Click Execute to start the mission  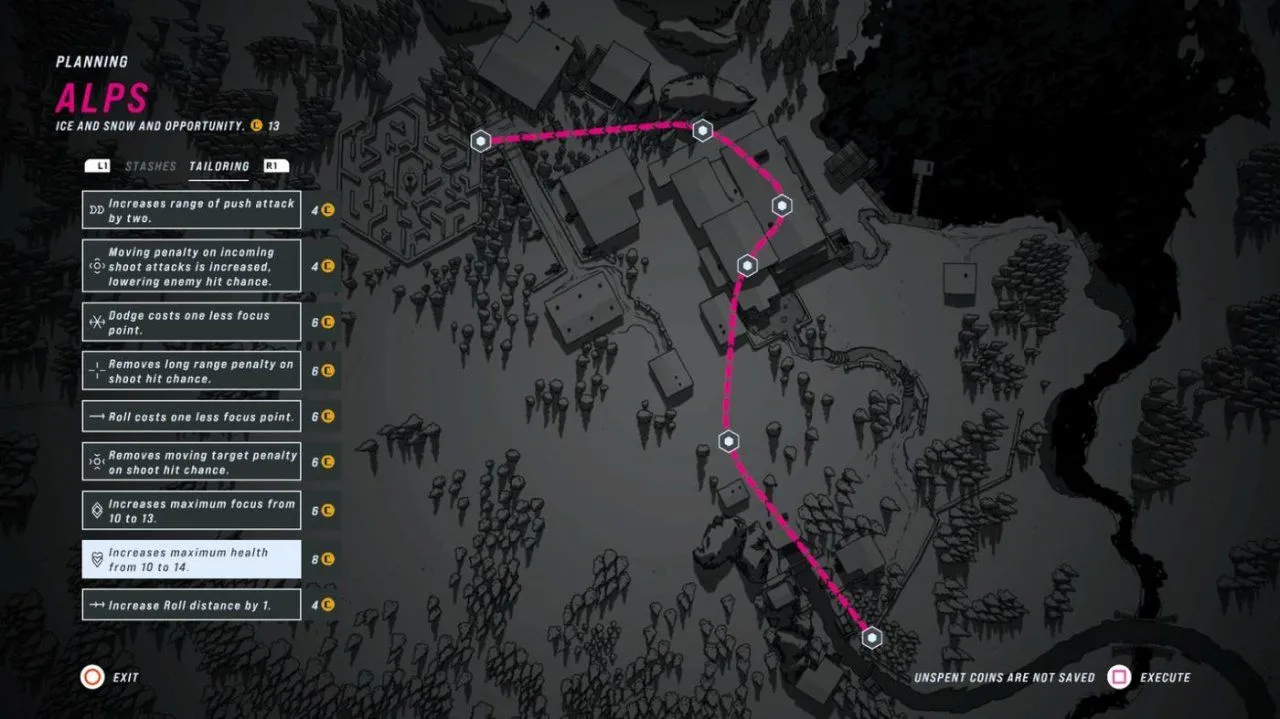pos(1150,677)
